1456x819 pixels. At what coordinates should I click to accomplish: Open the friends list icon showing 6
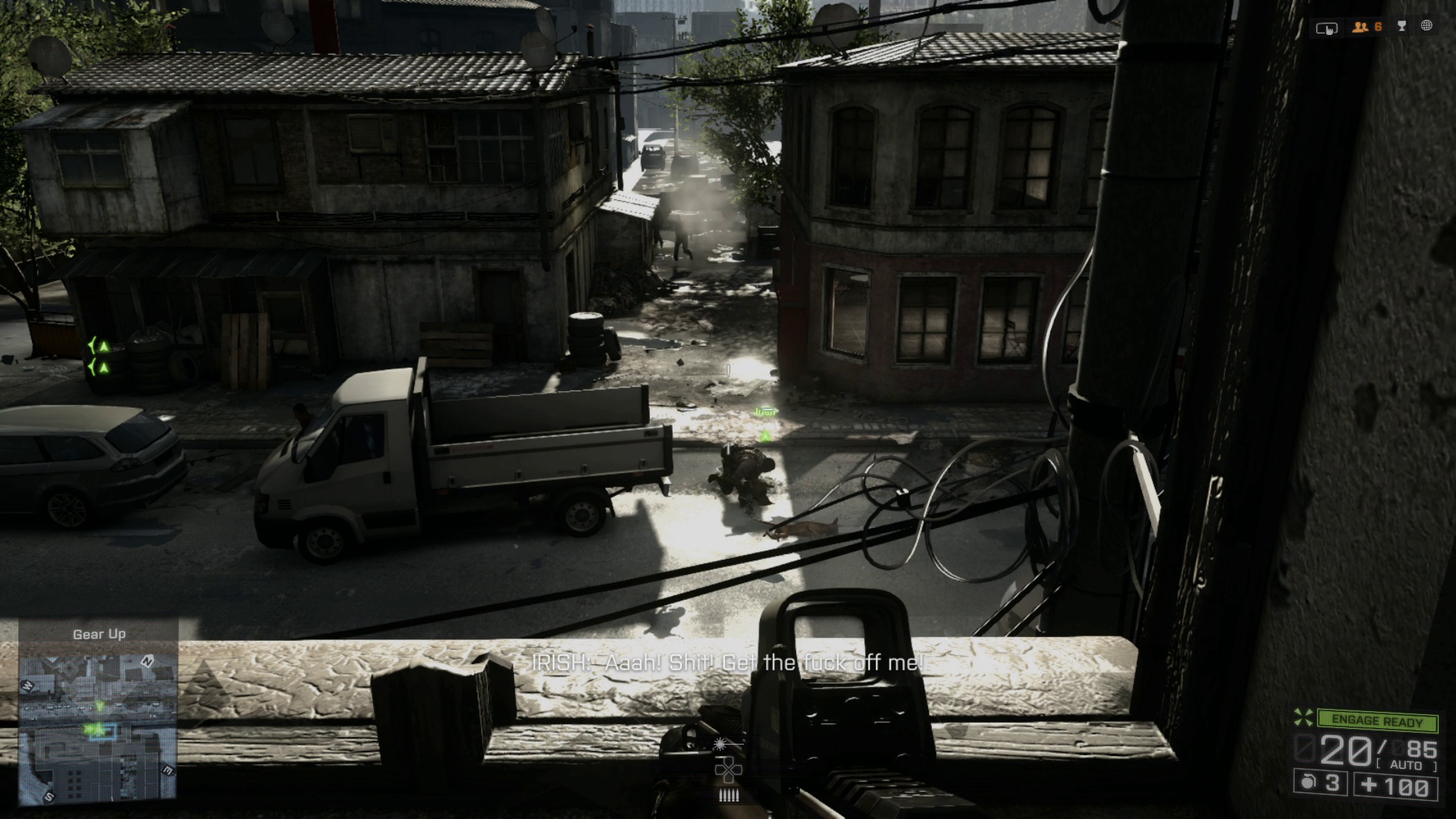point(1367,27)
